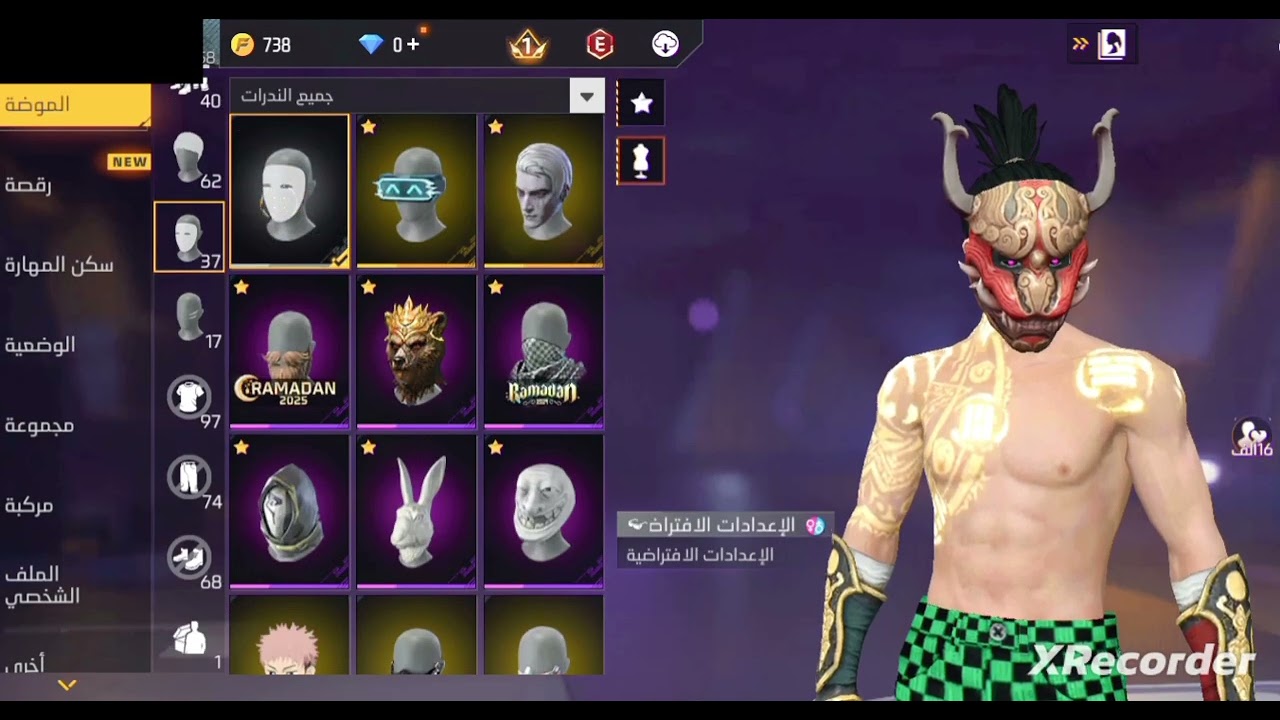Select the checkered scarf Ramadan mask
This screenshot has width=1280, height=720.
click(x=543, y=350)
